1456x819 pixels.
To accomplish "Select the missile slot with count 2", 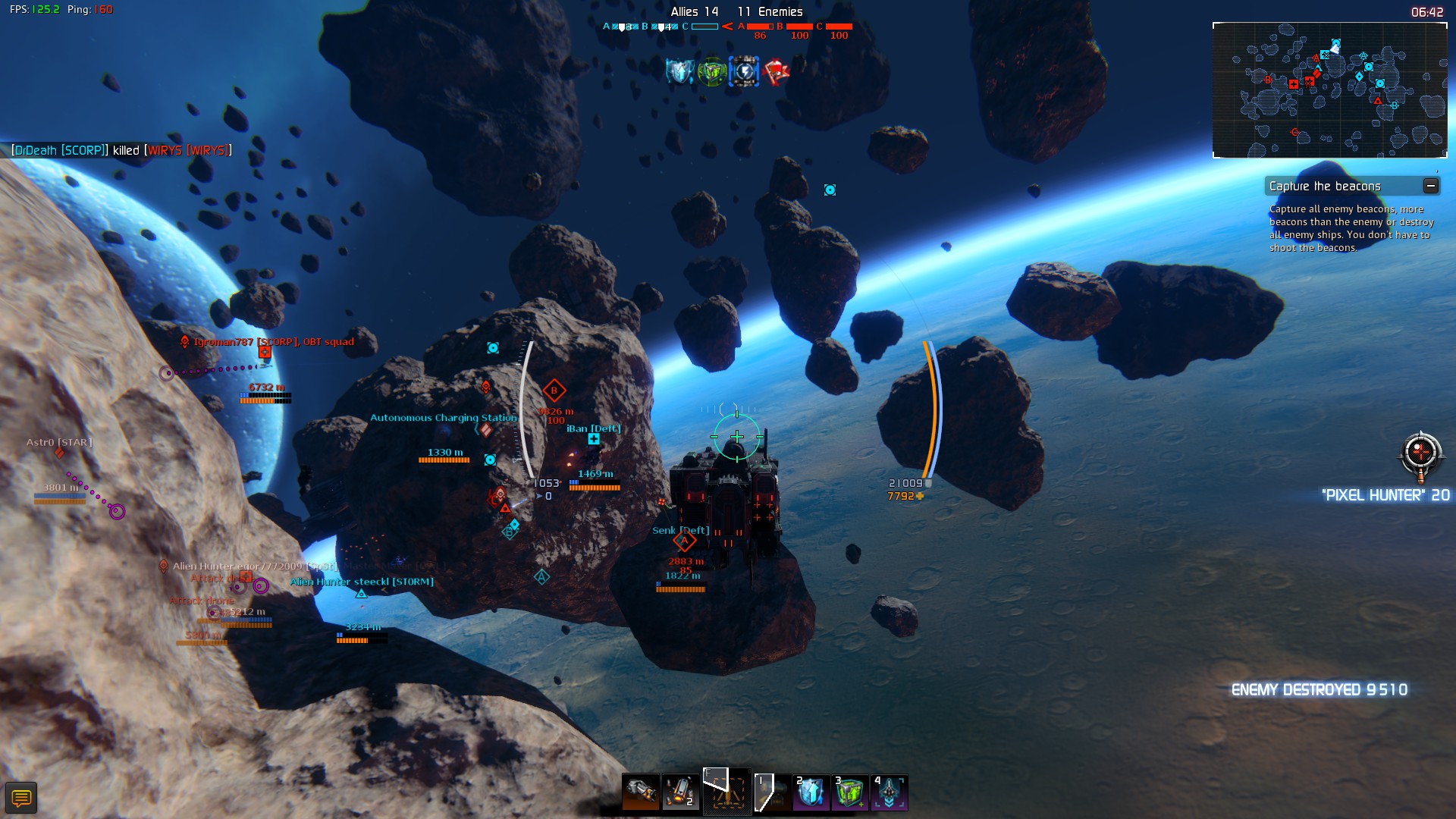I will coord(680,792).
